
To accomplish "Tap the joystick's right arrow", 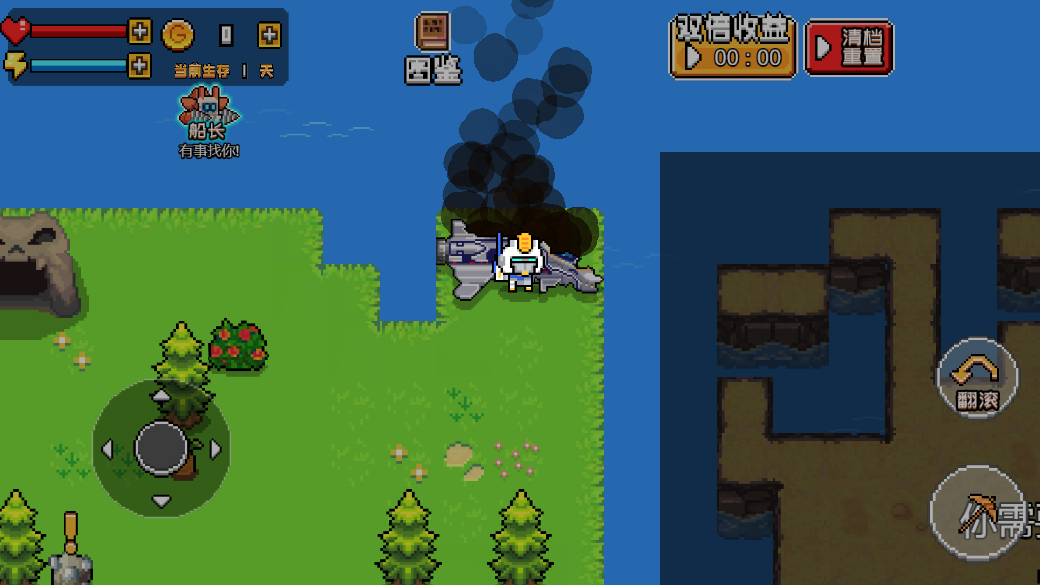I will pos(215,449).
